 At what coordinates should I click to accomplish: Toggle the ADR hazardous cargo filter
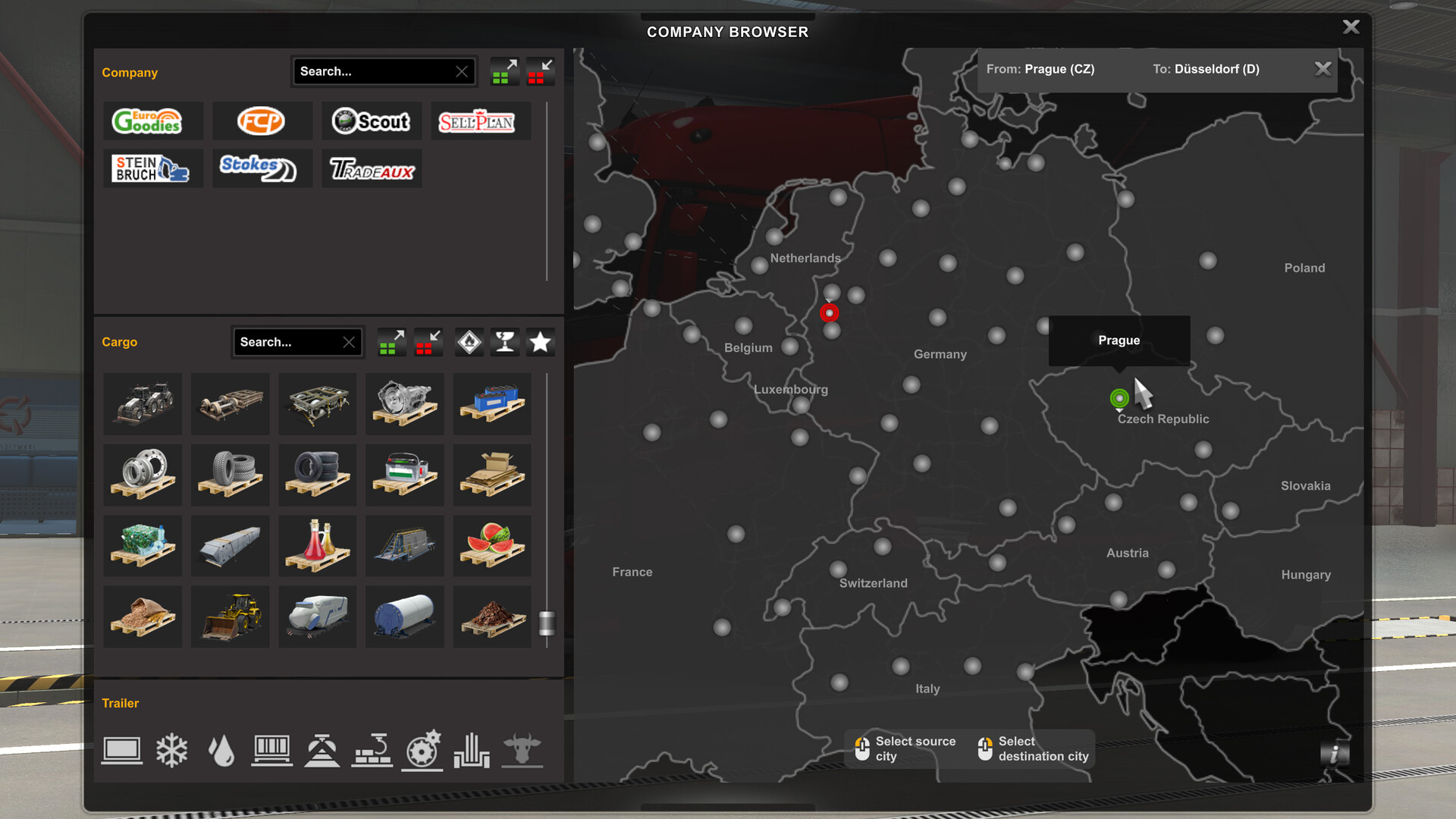469,342
